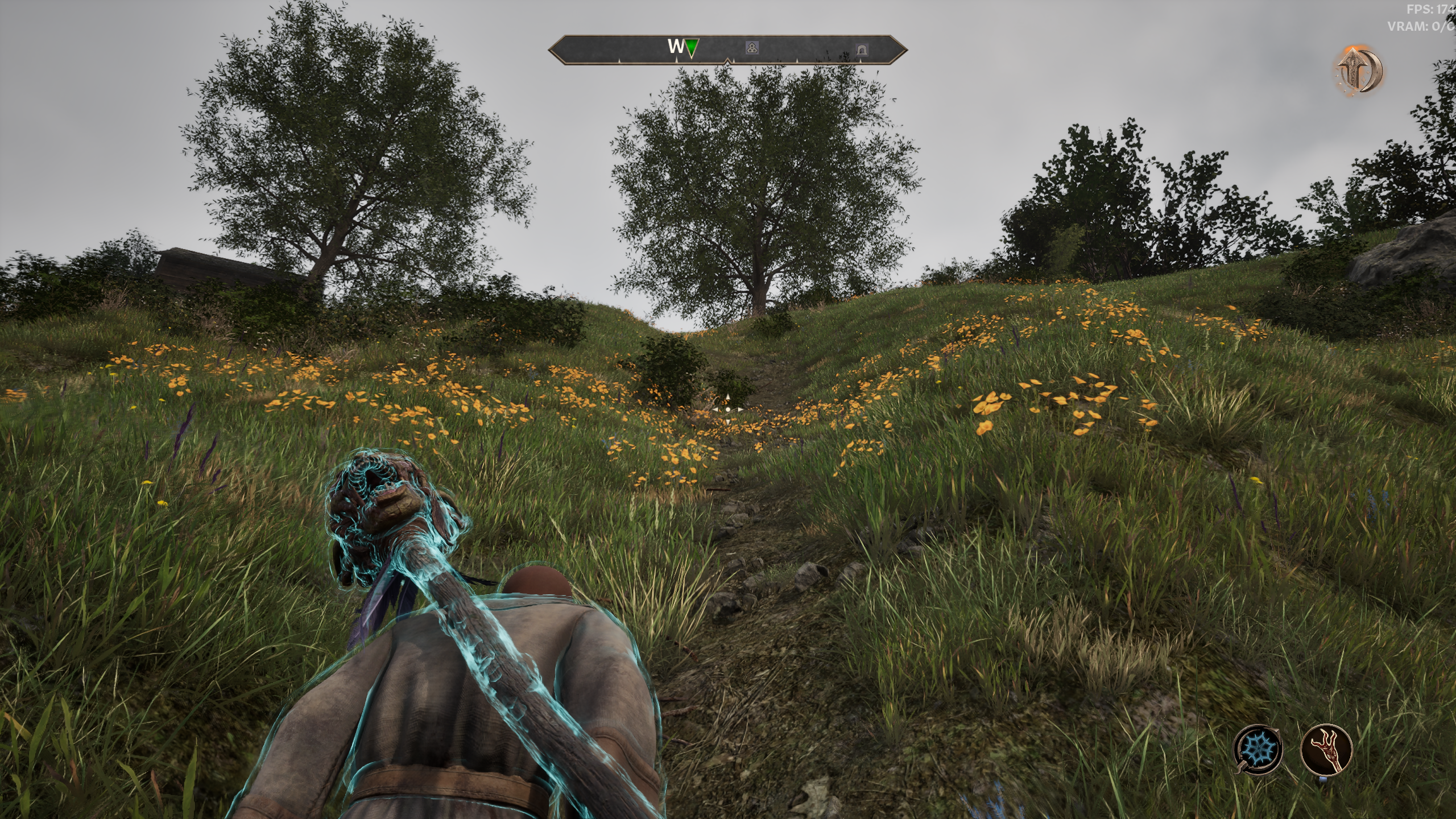
Task: Select the green quest marker on compass
Action: [690, 48]
